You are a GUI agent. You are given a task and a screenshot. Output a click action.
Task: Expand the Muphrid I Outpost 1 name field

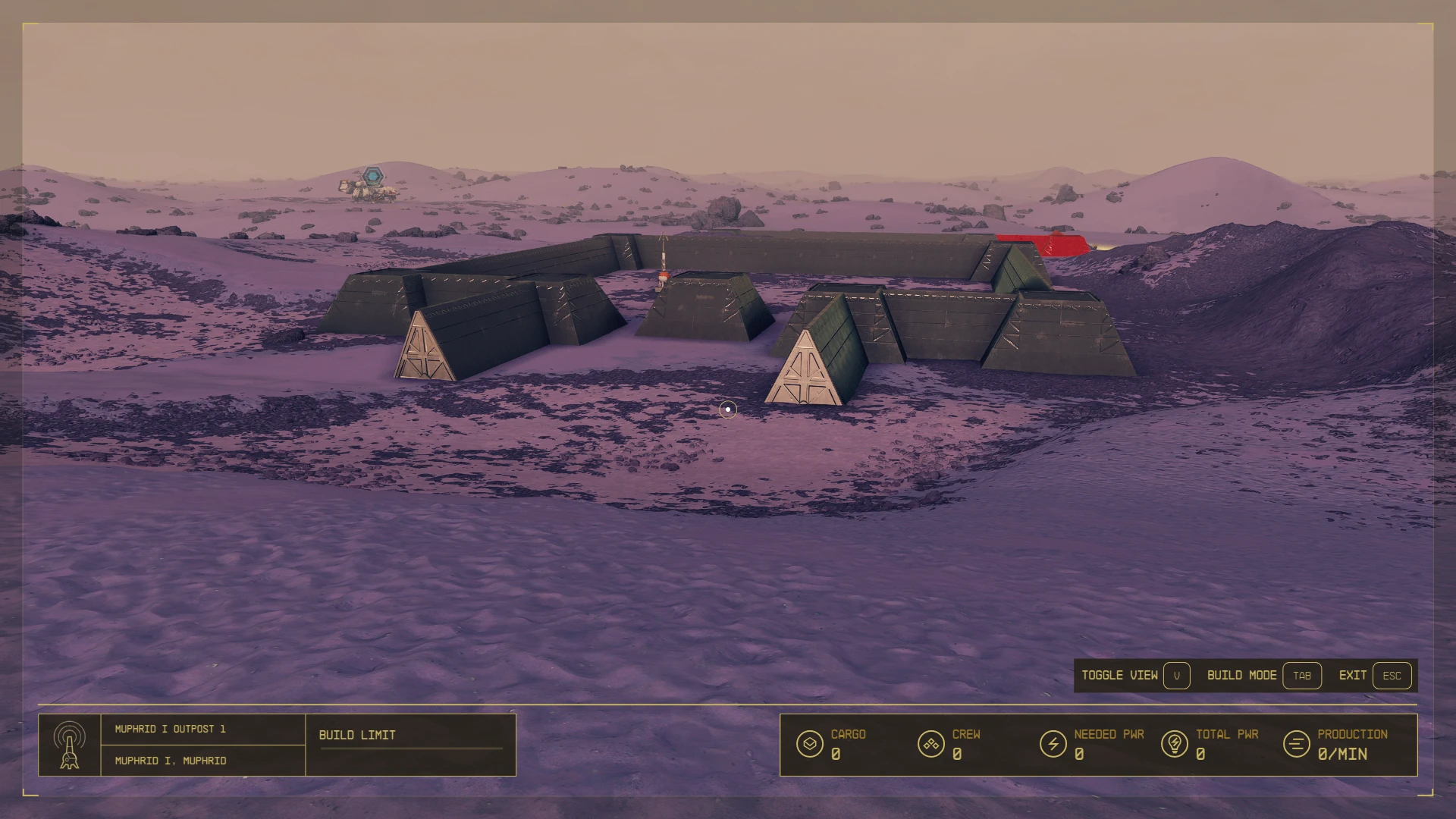pyautogui.click(x=170, y=728)
